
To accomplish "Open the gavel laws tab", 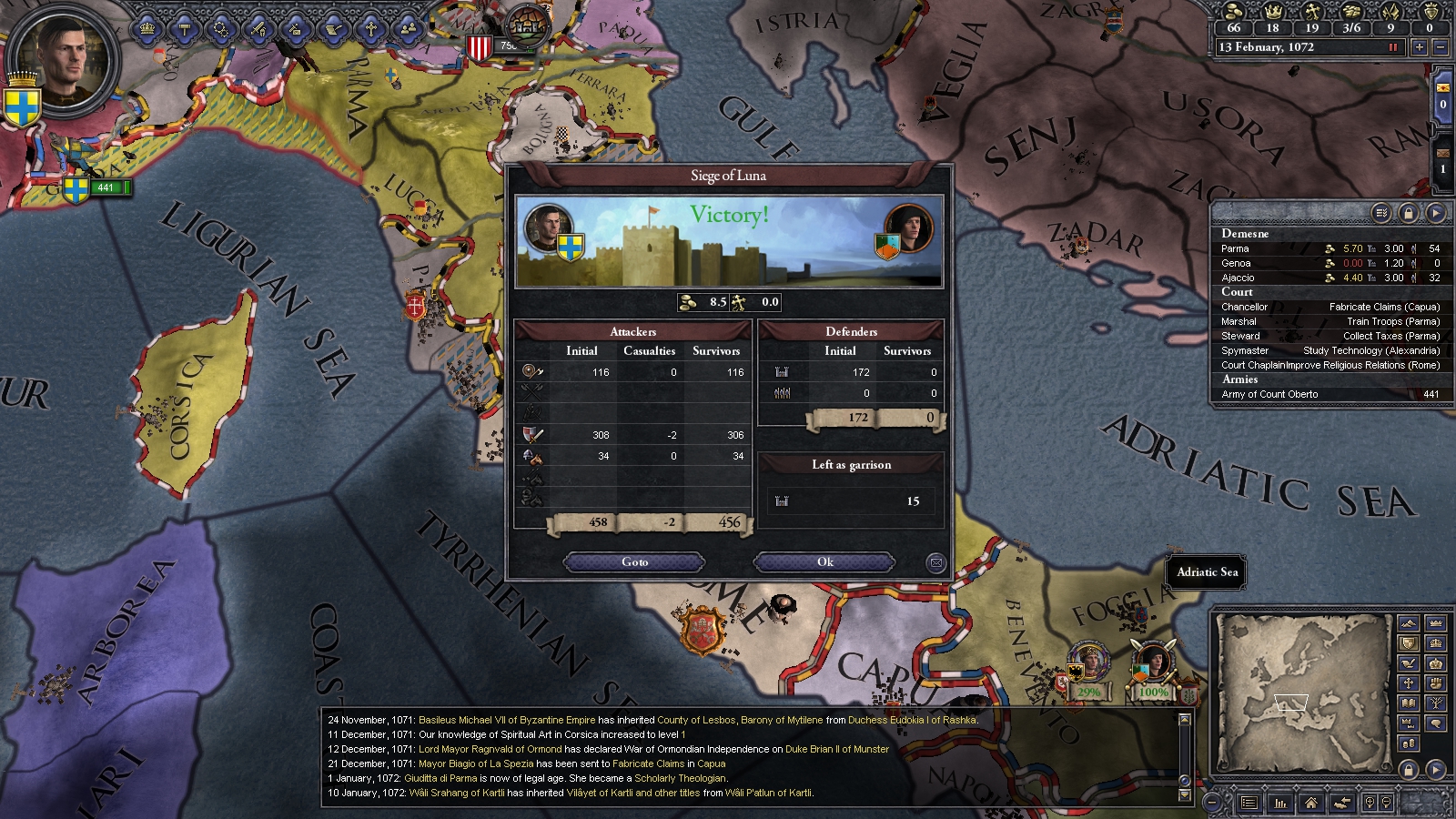I will click(x=184, y=29).
